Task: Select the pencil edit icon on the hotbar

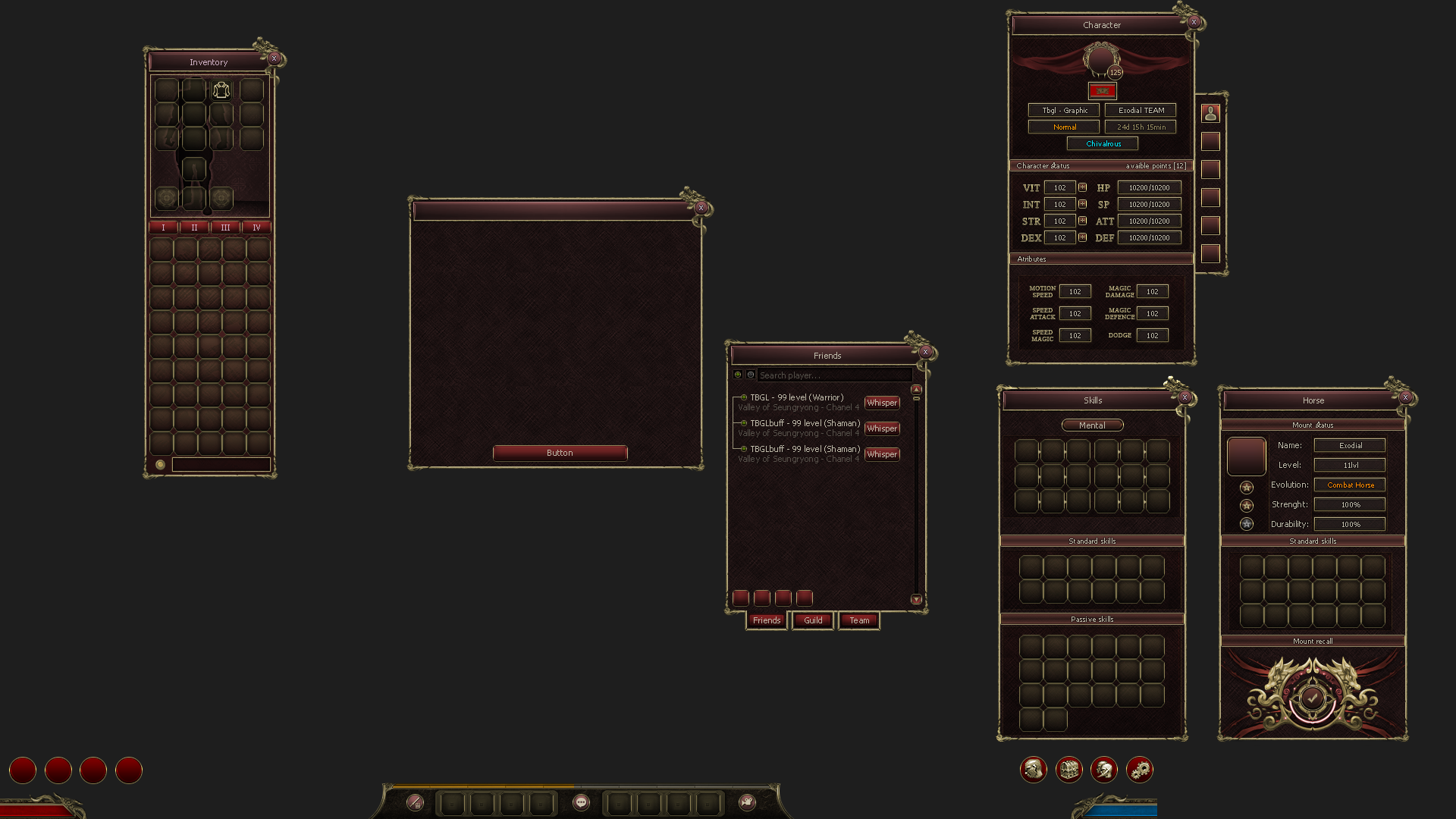Action: tap(416, 802)
